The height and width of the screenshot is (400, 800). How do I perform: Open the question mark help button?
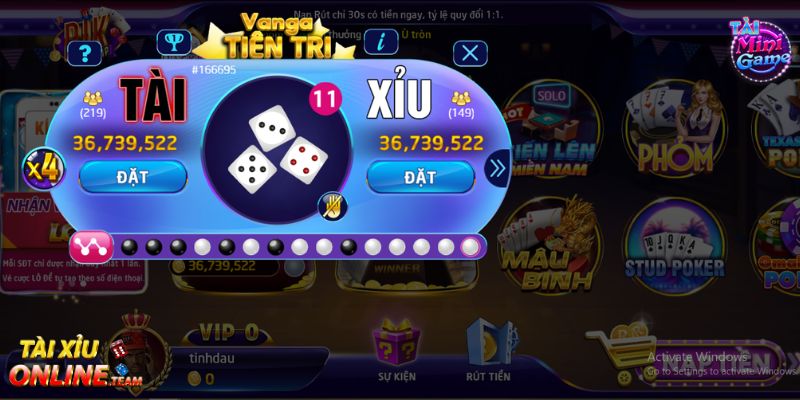tap(79, 54)
